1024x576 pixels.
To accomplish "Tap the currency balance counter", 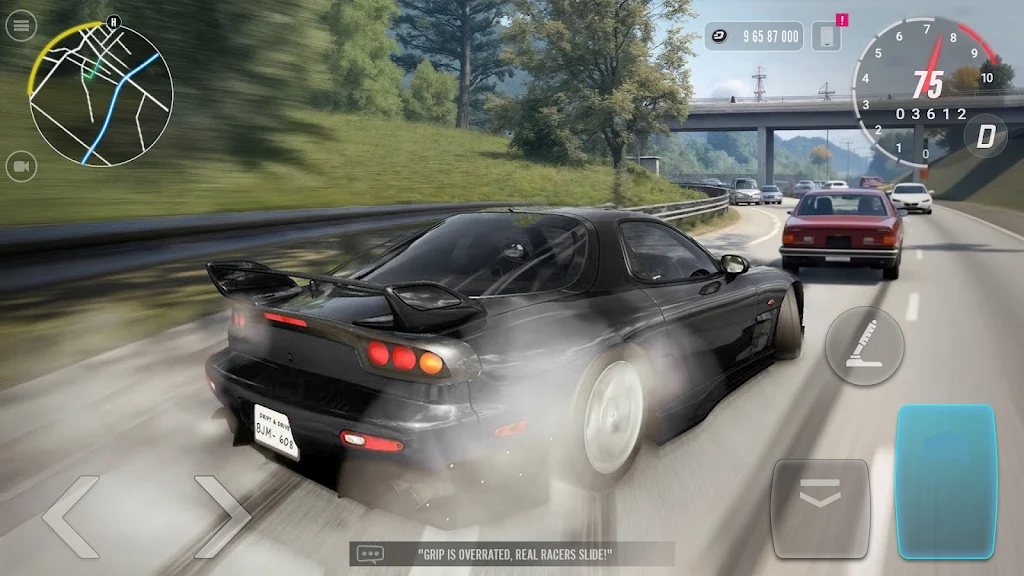I will click(754, 37).
